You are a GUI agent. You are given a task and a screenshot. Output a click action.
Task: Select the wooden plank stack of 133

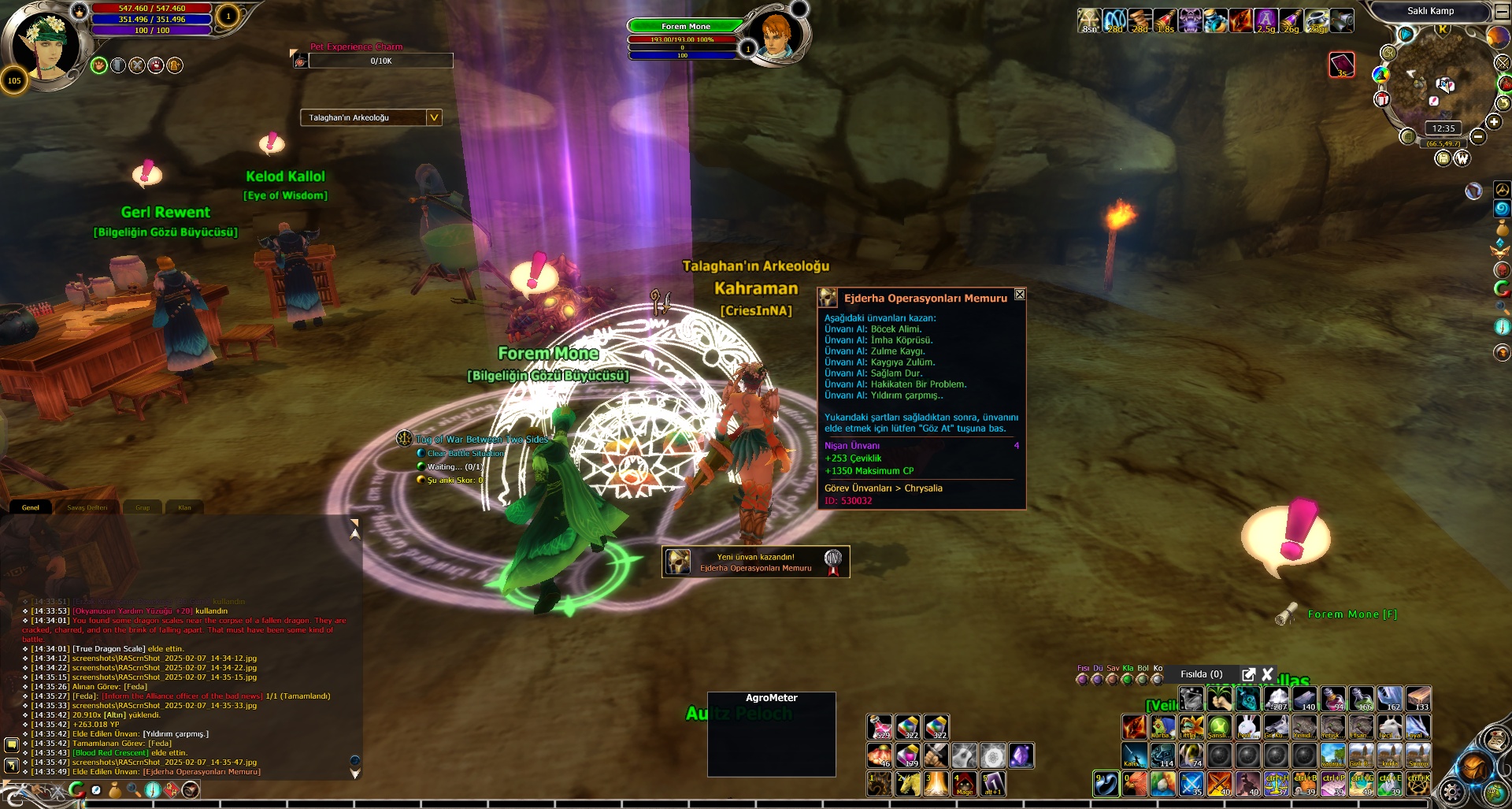pyautogui.click(x=1417, y=699)
